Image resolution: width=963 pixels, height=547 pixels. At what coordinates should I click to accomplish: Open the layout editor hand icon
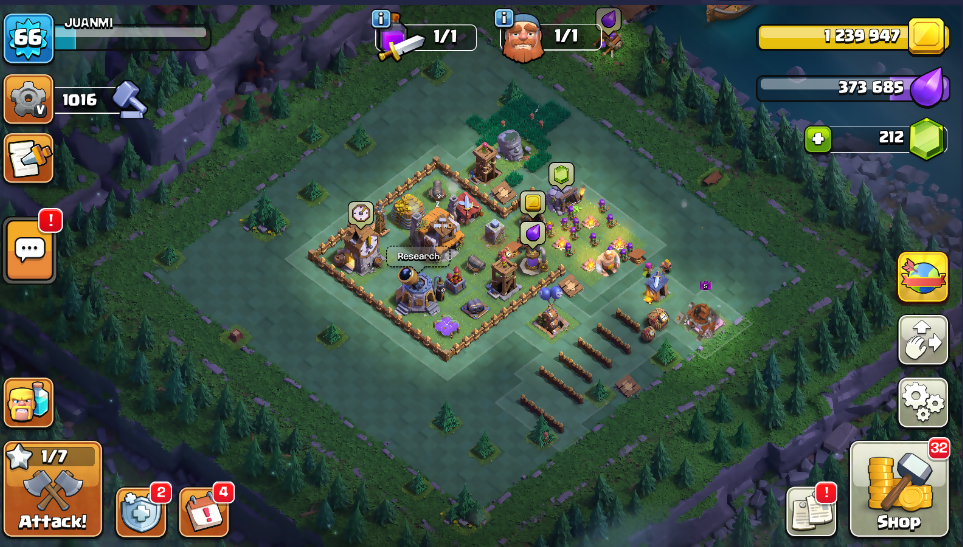pos(922,341)
